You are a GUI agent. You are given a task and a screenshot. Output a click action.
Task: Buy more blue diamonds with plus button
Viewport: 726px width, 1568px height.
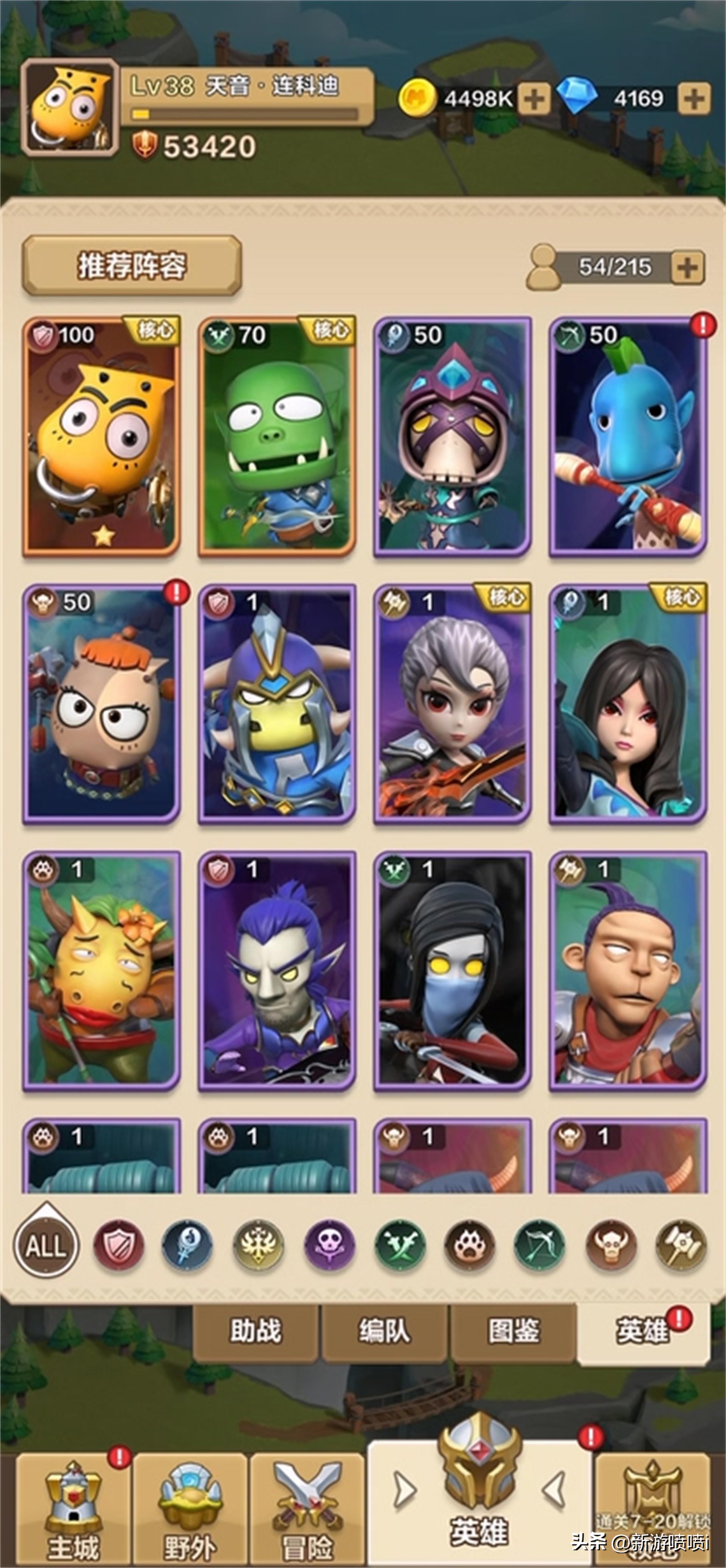click(x=694, y=99)
